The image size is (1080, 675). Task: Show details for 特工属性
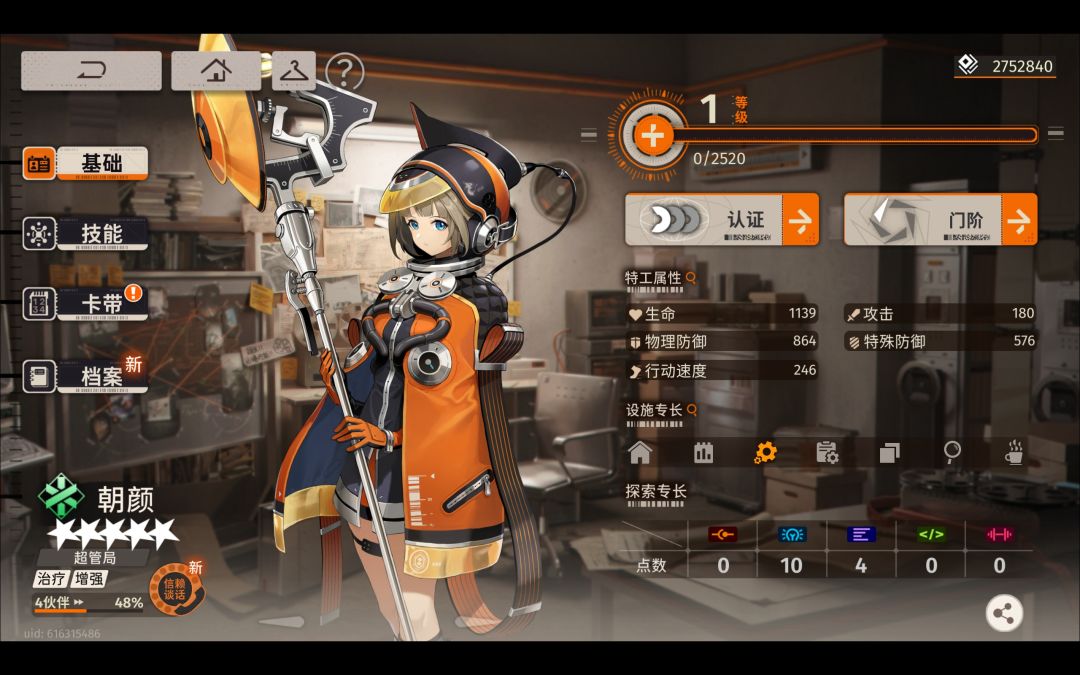(x=690, y=278)
